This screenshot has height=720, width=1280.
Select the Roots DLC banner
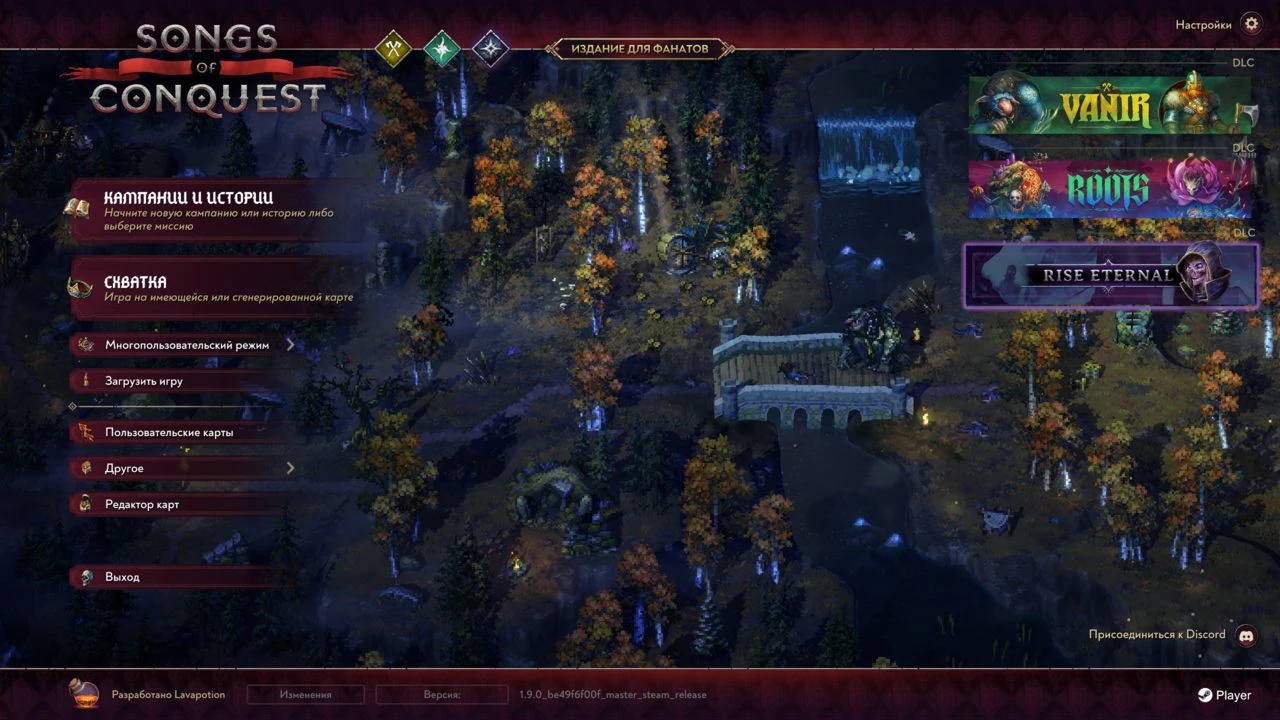click(1109, 187)
